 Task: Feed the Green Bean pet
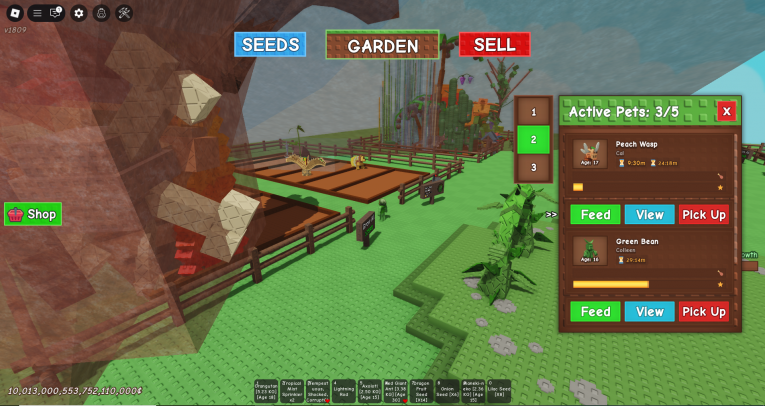click(x=595, y=312)
